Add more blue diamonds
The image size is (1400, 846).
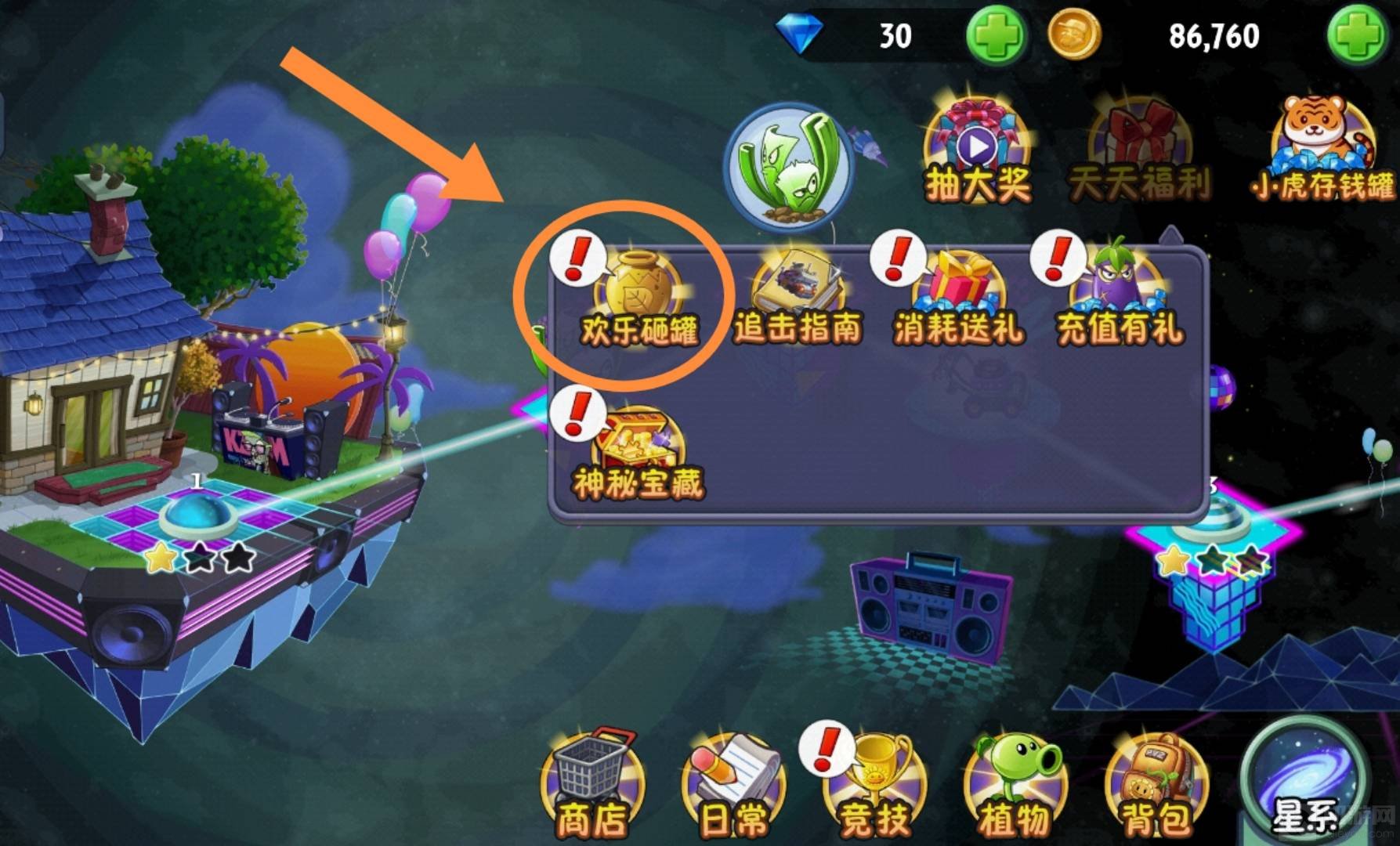click(996, 35)
